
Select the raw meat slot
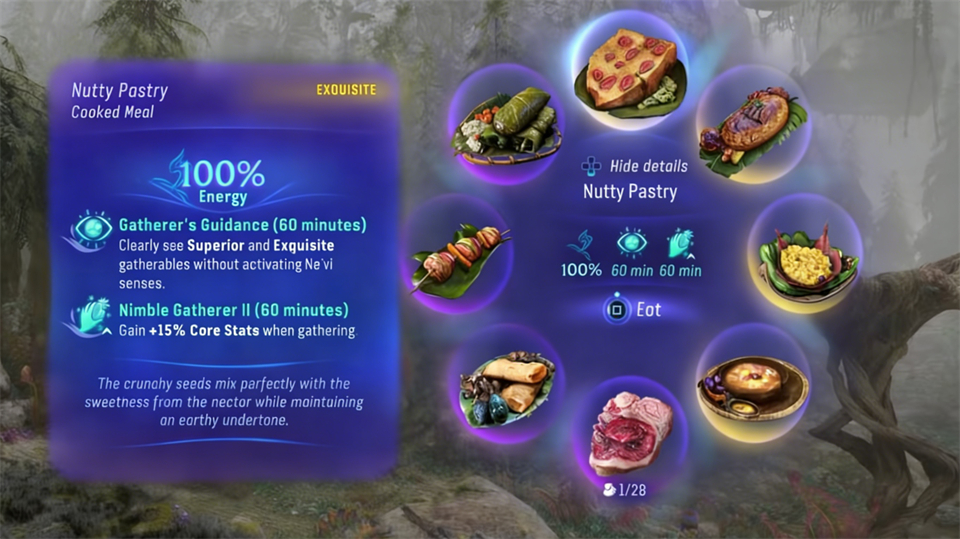click(x=630, y=435)
